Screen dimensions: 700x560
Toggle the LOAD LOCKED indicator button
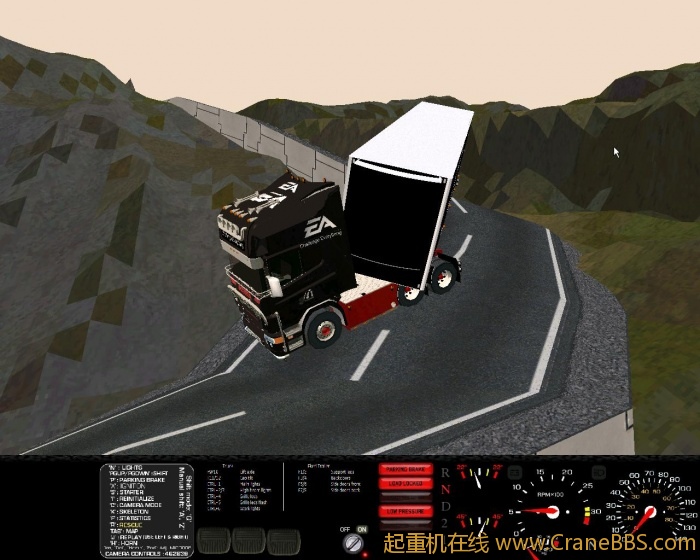click(405, 484)
